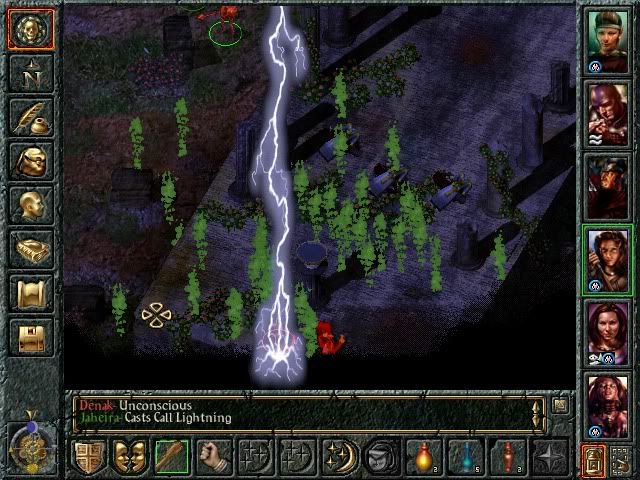Select the highlighted green-bordered character portrait

point(607,259)
